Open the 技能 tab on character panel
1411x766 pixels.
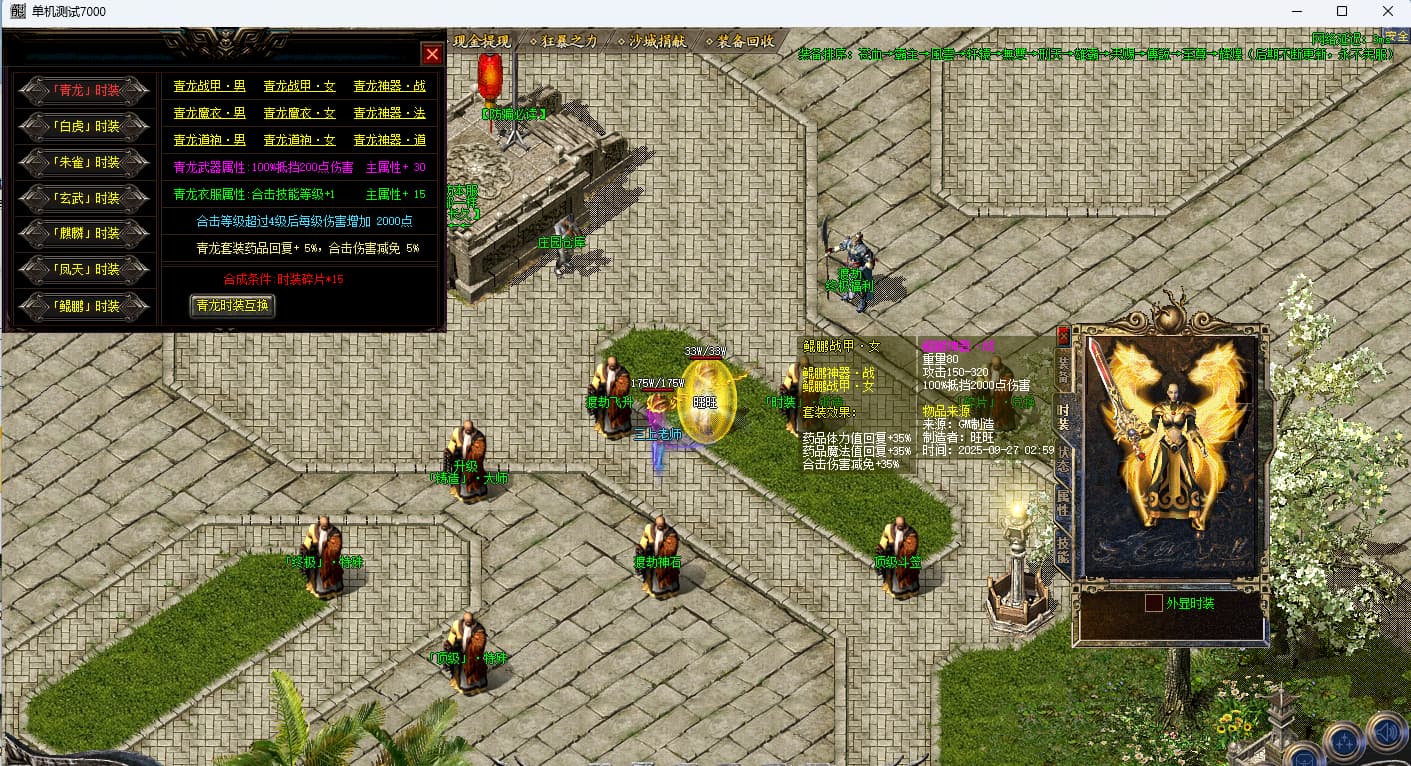1063,545
